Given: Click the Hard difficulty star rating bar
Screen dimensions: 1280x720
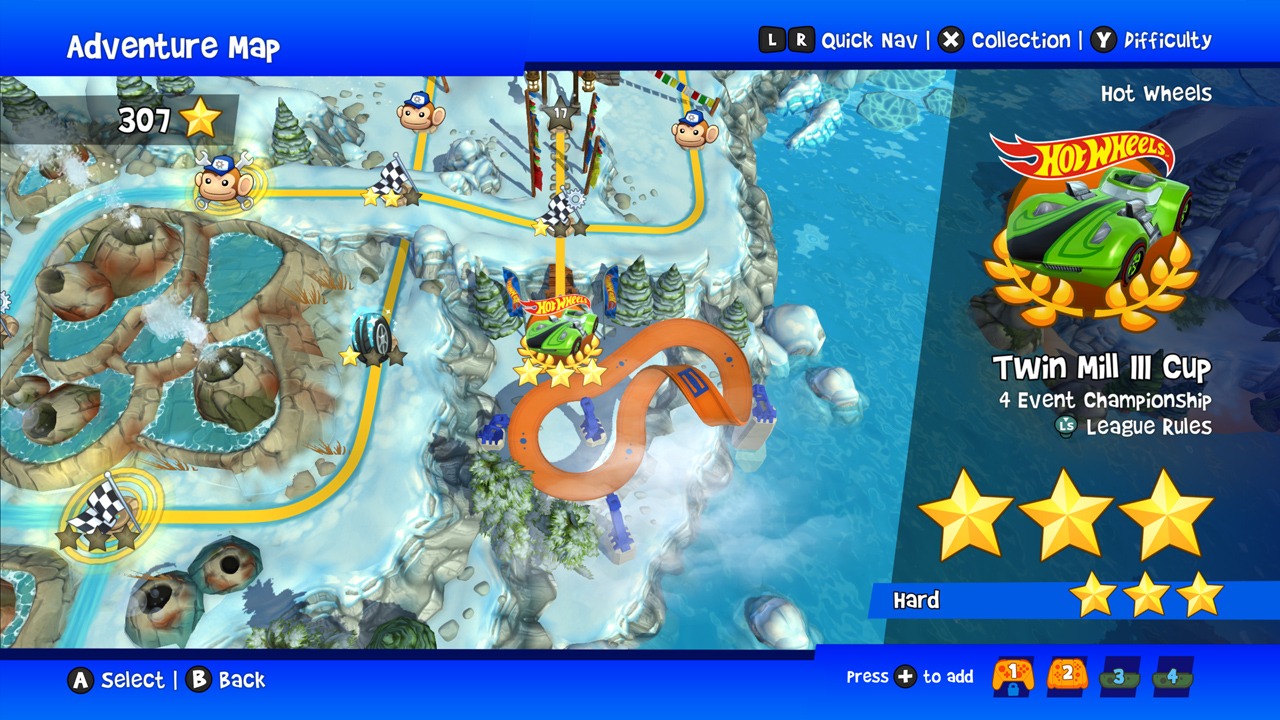Looking at the screenshot, I should [1060, 600].
